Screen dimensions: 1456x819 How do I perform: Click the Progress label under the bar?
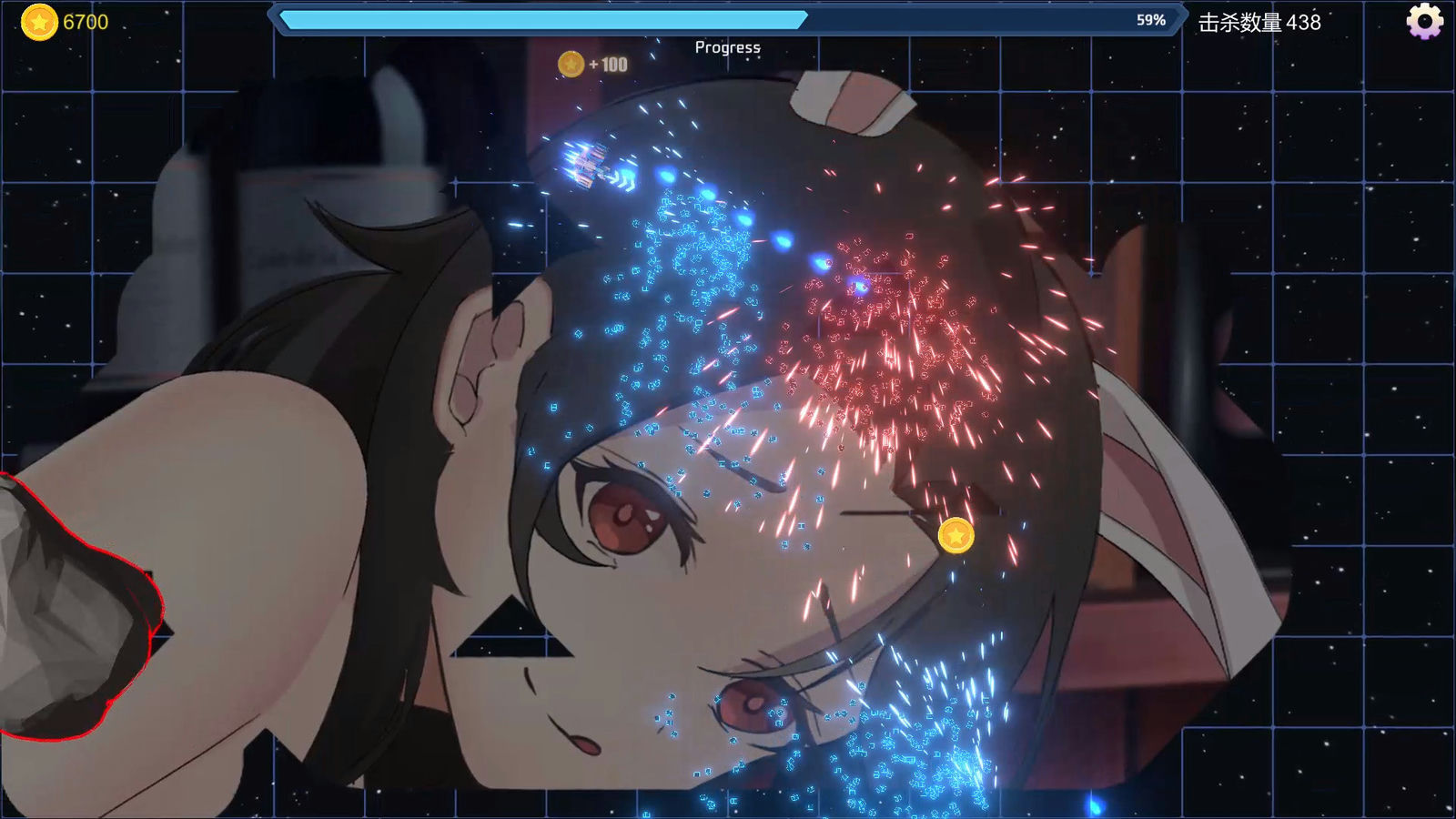(x=727, y=45)
